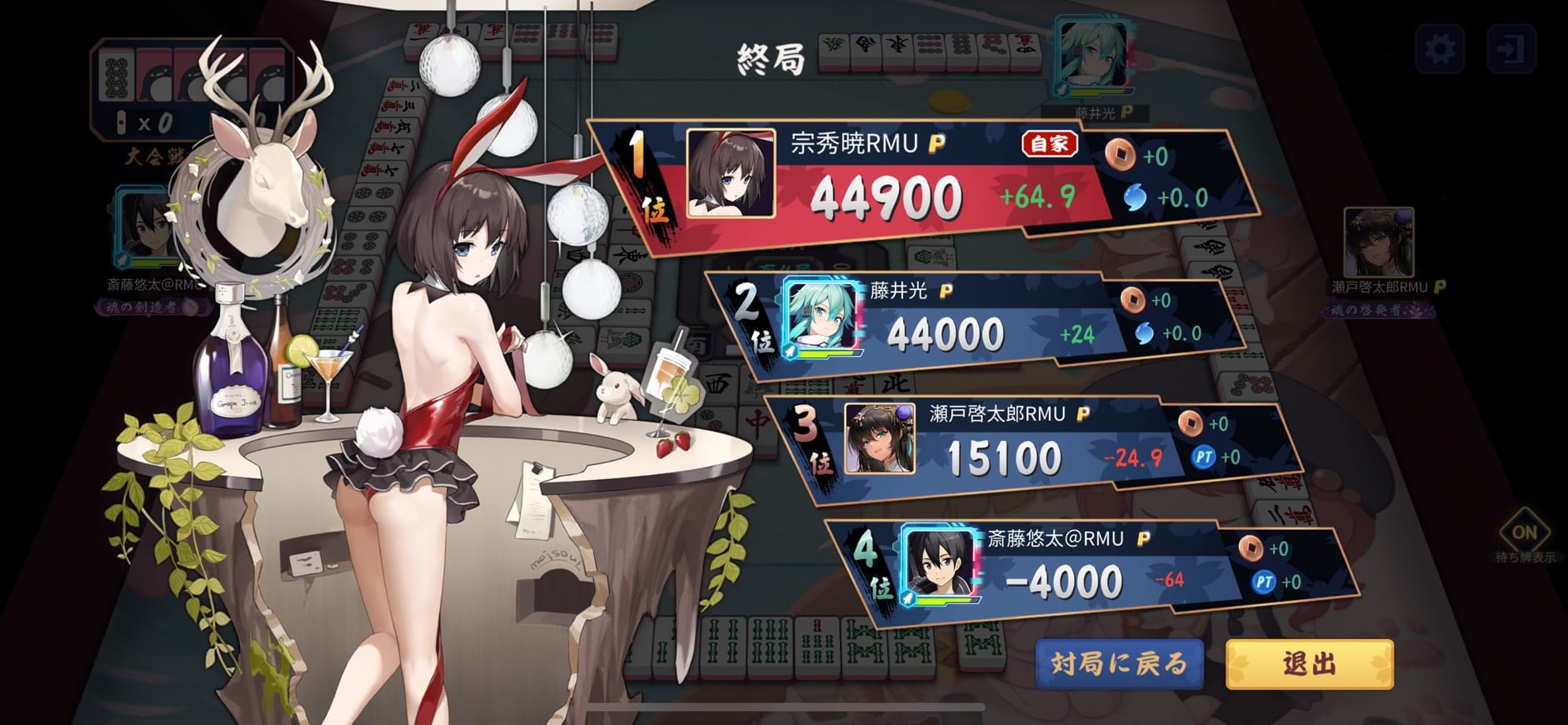Click the leave-room door icon

click(1511, 49)
